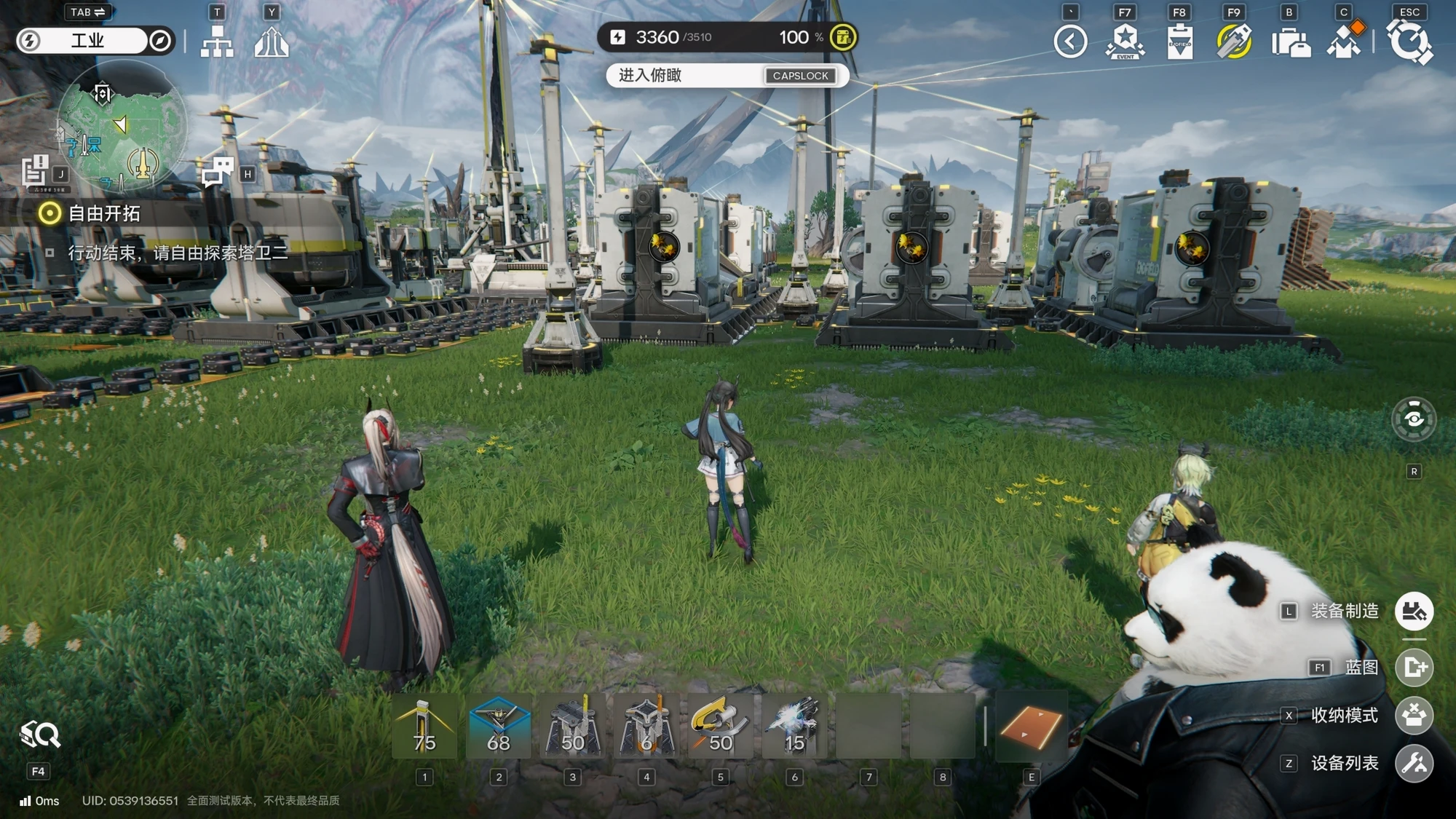The height and width of the screenshot is (819, 1456).
Task: Choose the hotbar item with count 68
Action: click(x=499, y=727)
